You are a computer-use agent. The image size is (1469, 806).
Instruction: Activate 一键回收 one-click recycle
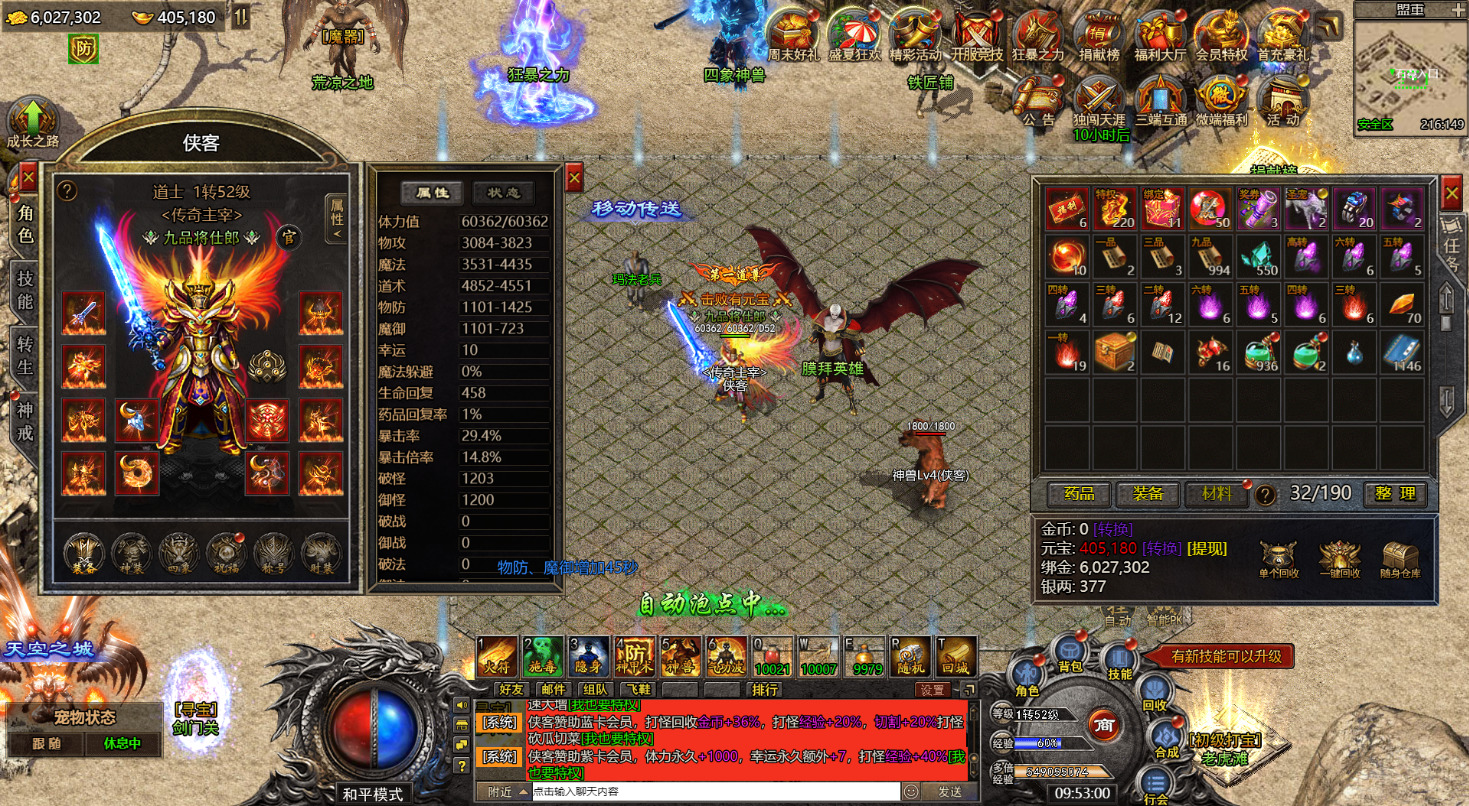point(1340,558)
